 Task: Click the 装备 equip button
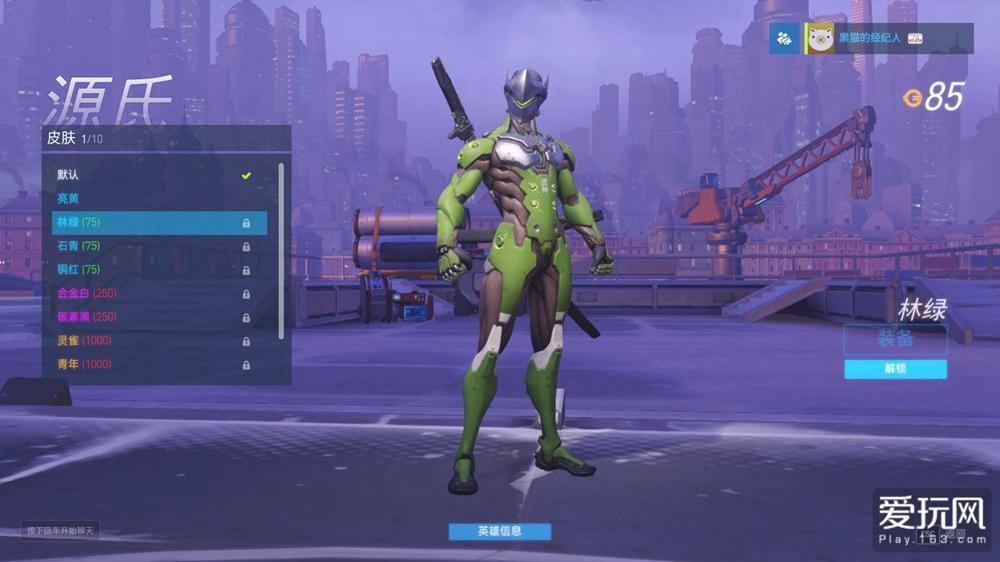point(895,339)
